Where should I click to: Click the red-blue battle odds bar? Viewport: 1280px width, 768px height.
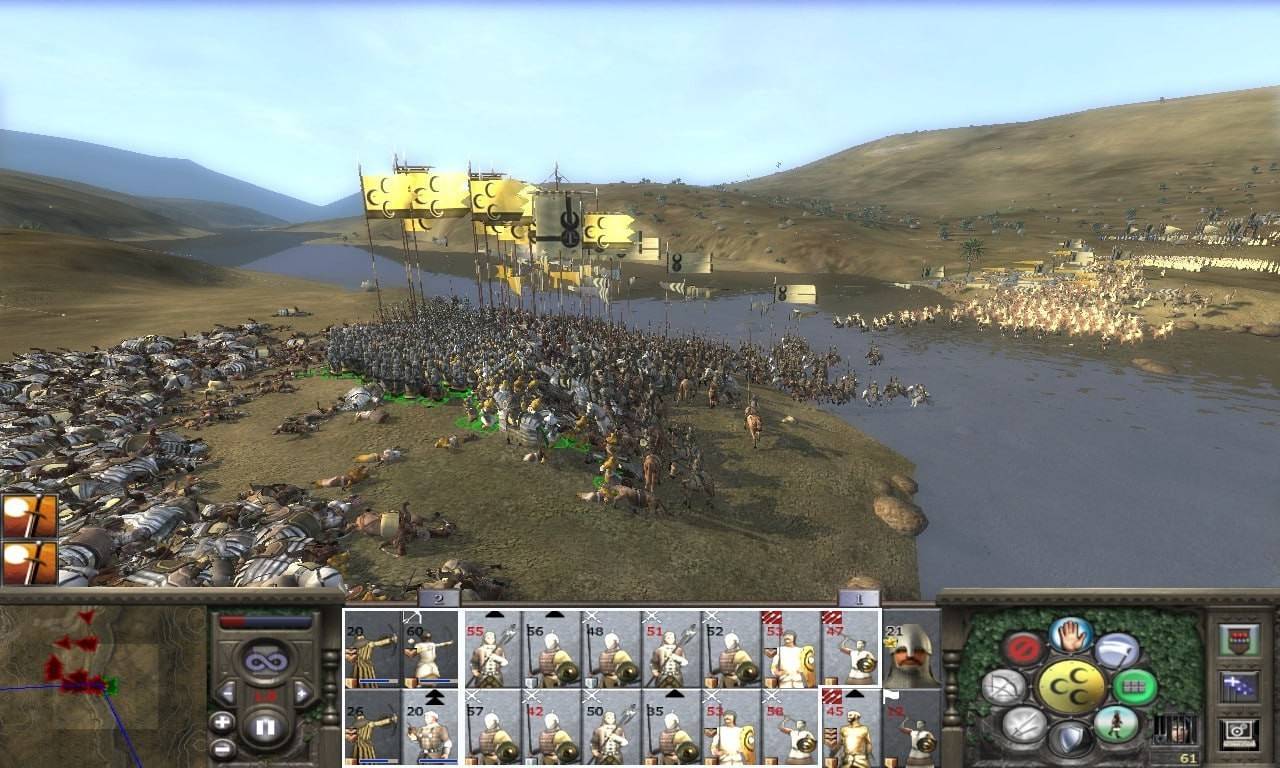click(264, 621)
